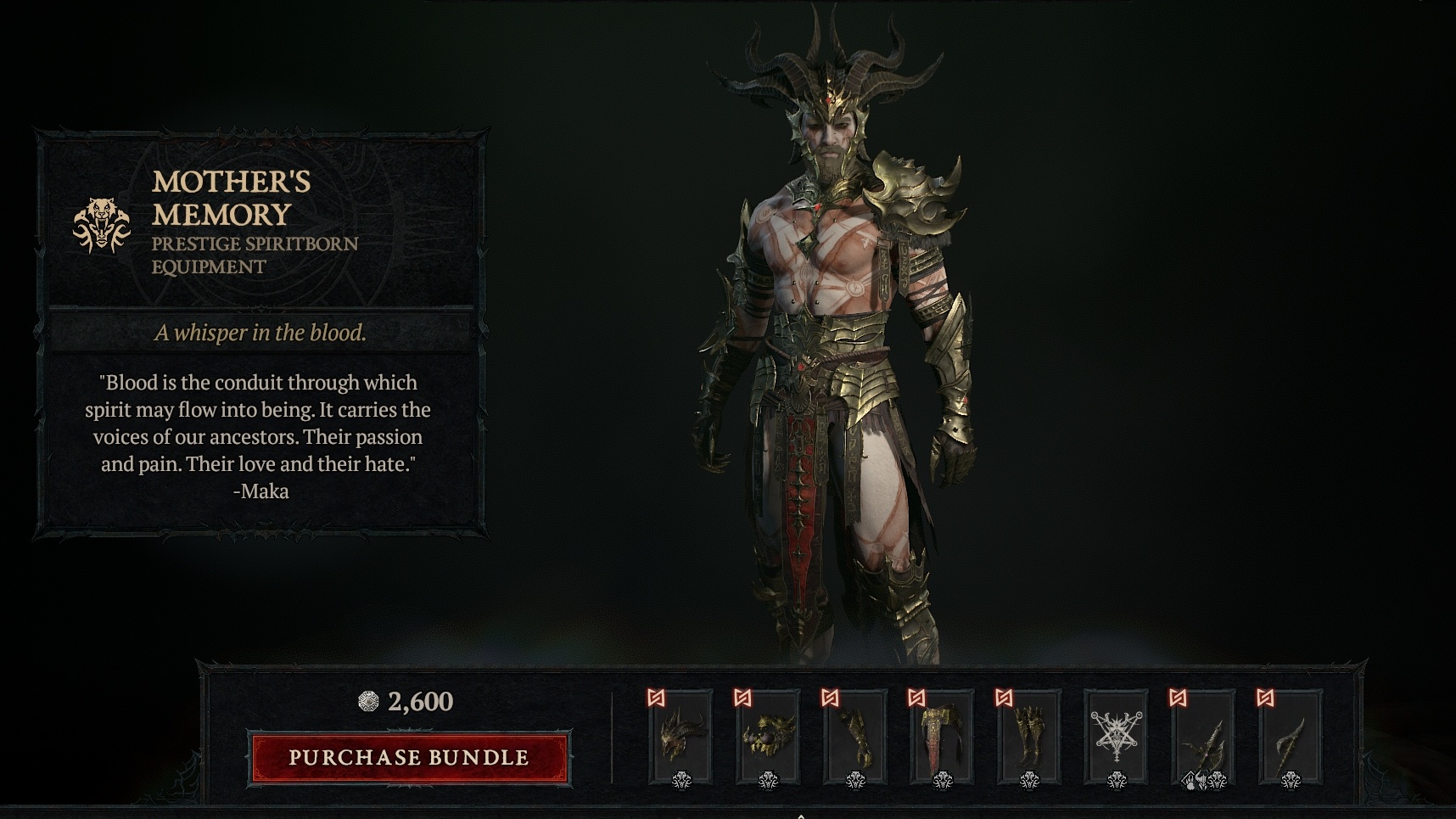Click the new-item rune marker on the first item
Viewport: 1456px width, 819px height.
(x=656, y=699)
